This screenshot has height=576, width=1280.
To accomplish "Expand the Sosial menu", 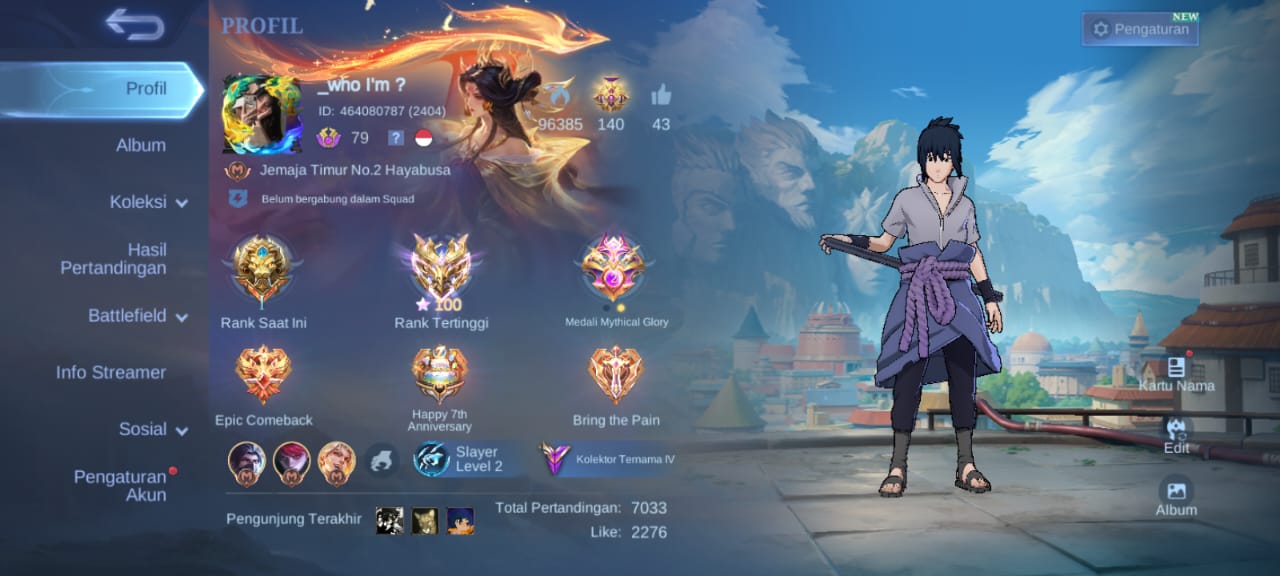I will pyautogui.click(x=153, y=429).
